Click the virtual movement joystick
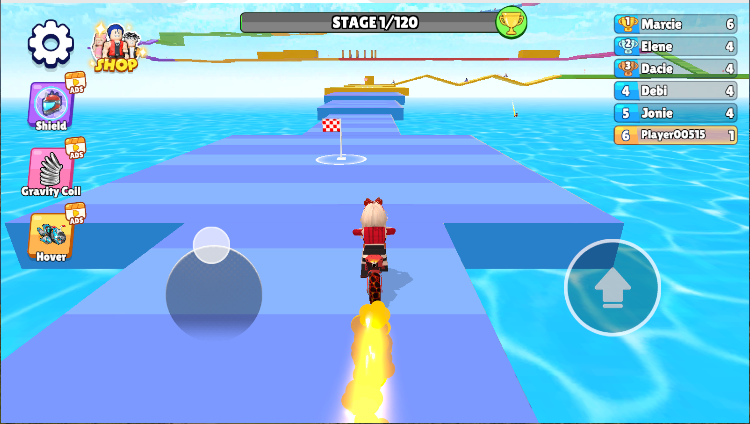The image size is (750, 424). tap(213, 290)
